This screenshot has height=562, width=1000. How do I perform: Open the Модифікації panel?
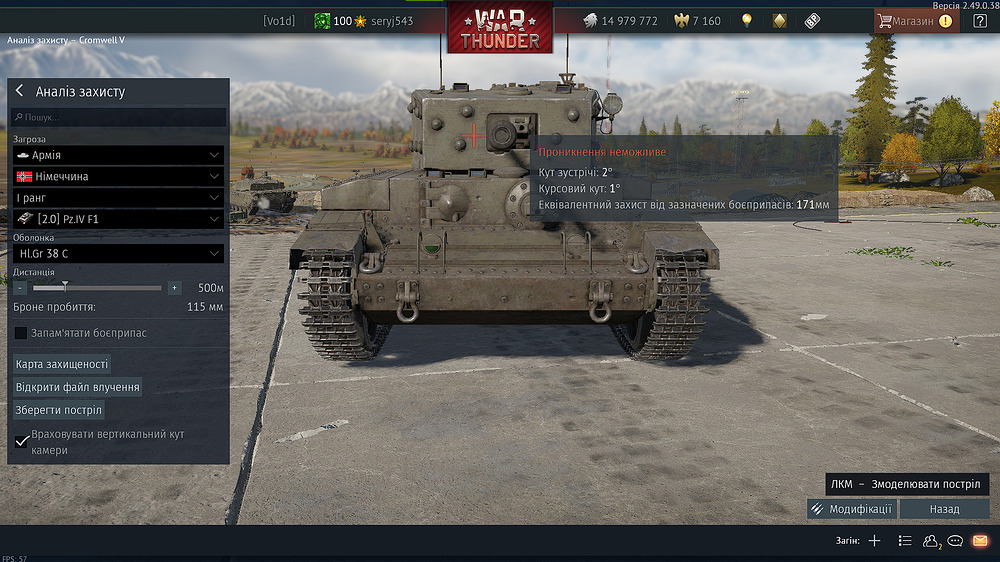[x=852, y=509]
